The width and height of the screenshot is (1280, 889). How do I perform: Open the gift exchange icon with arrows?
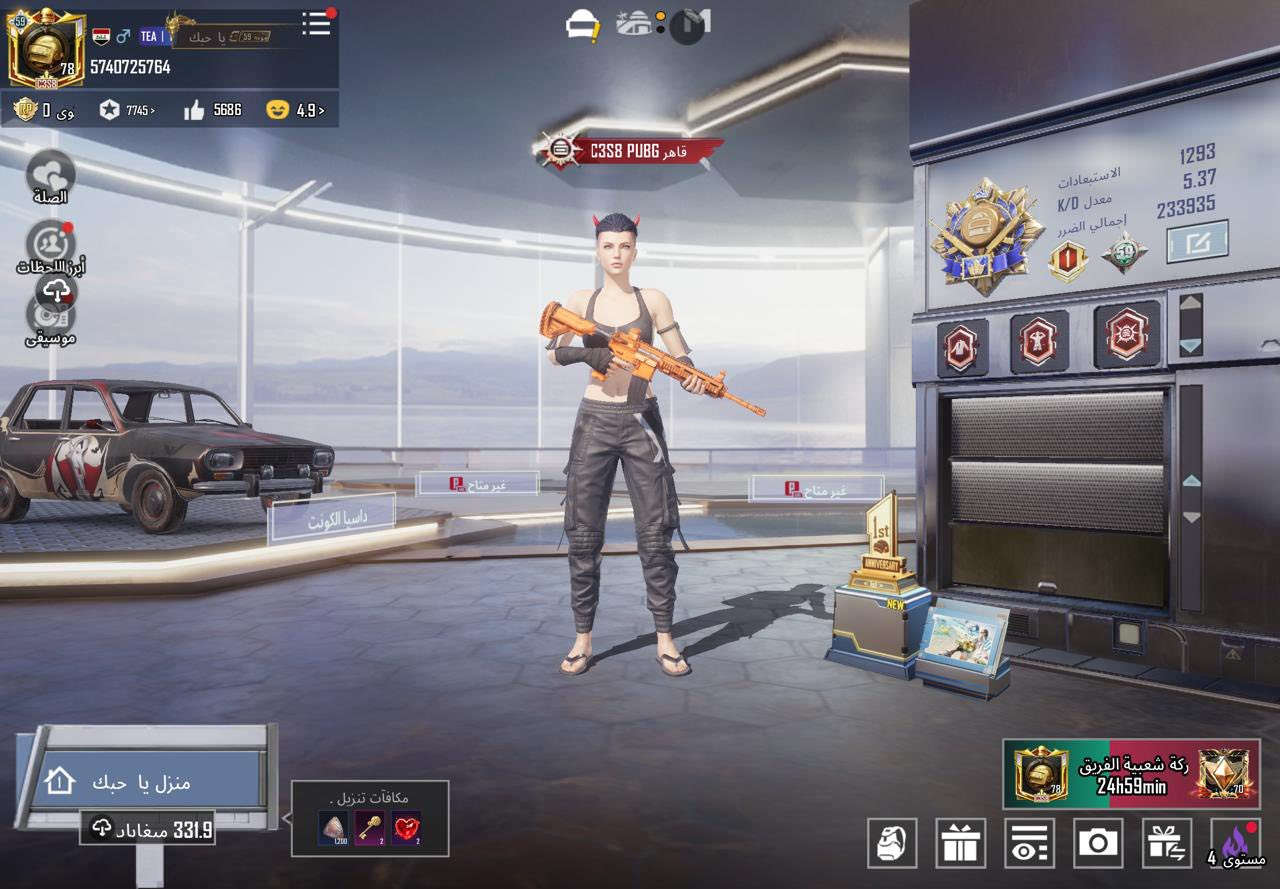[x=1166, y=842]
